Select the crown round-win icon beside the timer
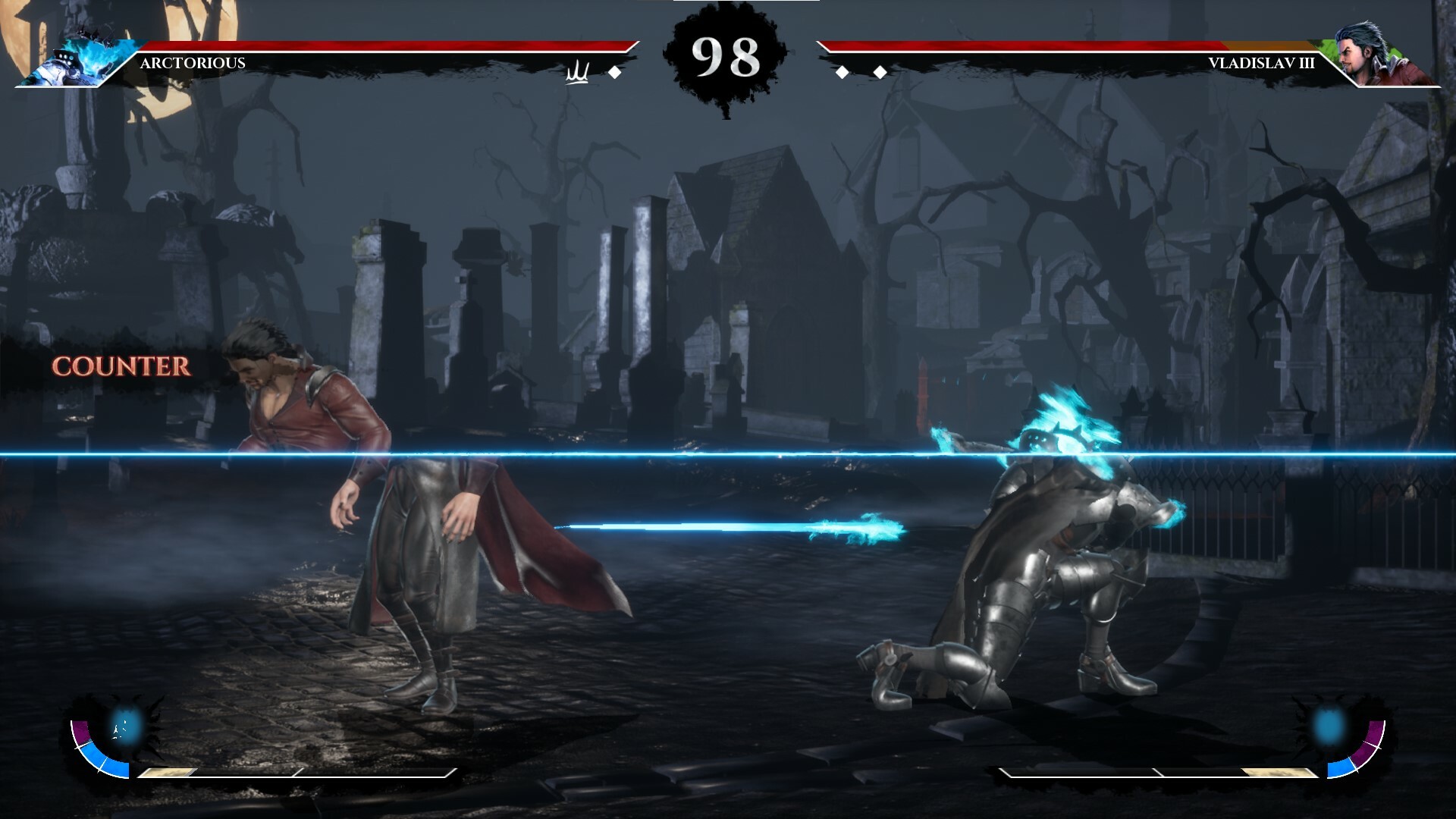Image resolution: width=1456 pixels, height=819 pixels. coord(576,71)
